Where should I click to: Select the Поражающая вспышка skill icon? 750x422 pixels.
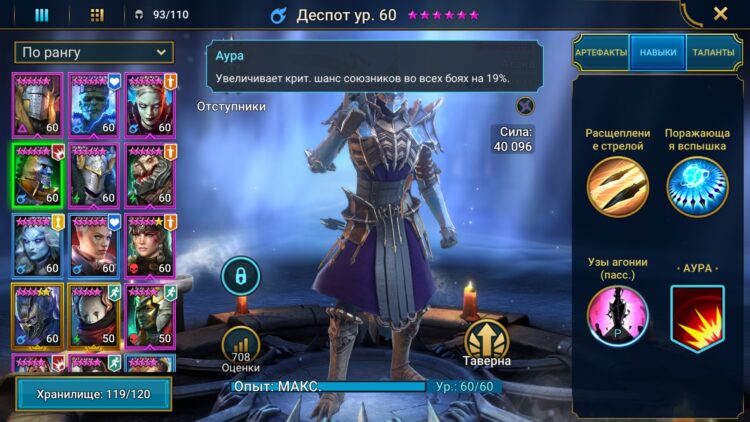697,187
